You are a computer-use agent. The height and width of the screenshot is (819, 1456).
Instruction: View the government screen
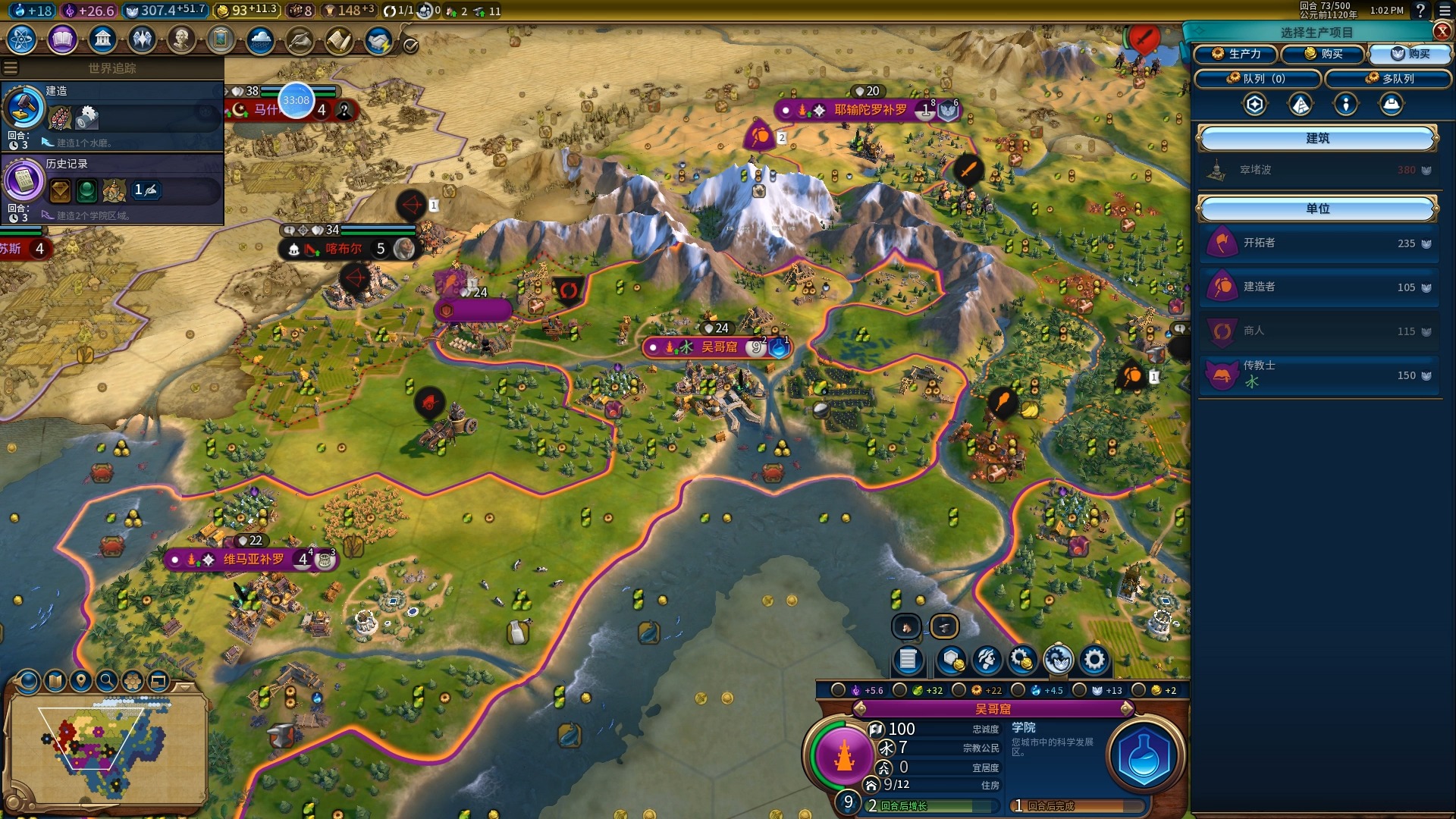tap(102, 39)
